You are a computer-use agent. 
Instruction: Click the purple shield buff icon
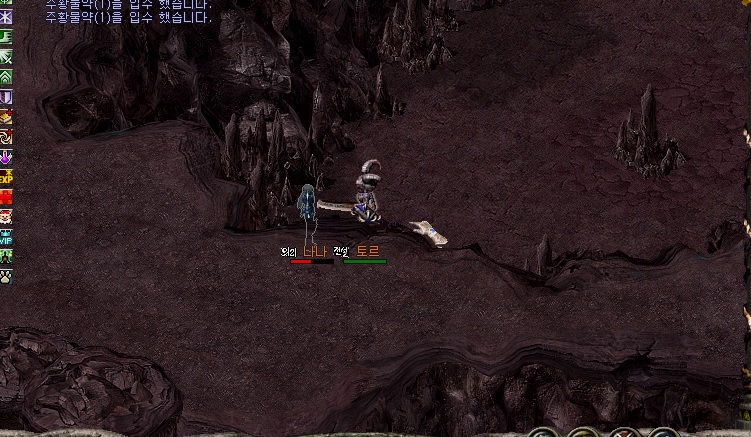[x=6, y=97]
